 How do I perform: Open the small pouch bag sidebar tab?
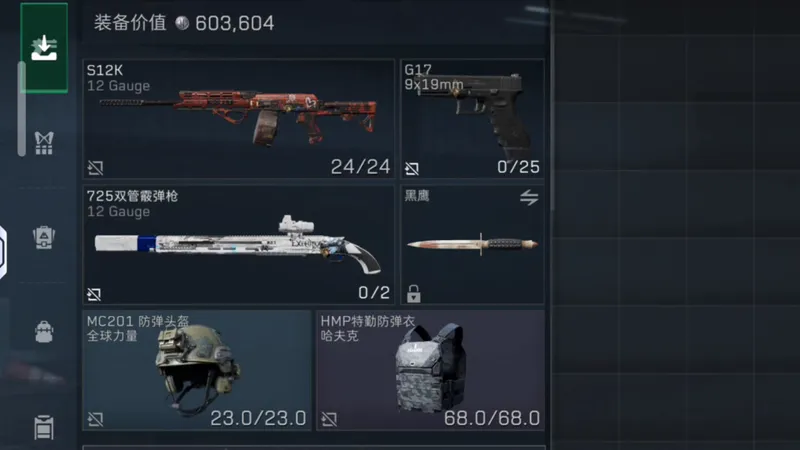[x=44, y=332]
